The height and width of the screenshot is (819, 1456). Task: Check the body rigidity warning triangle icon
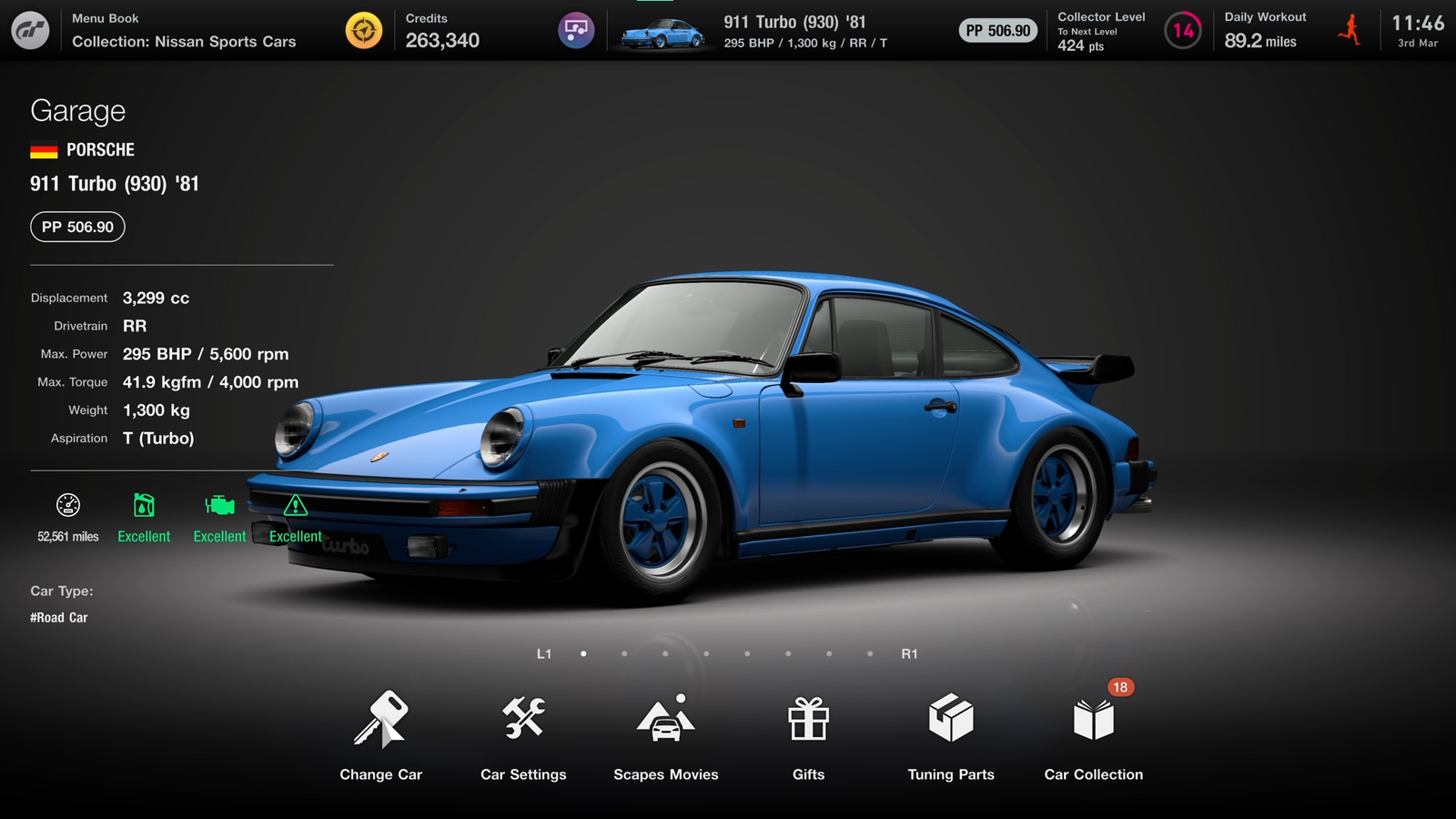(x=295, y=506)
